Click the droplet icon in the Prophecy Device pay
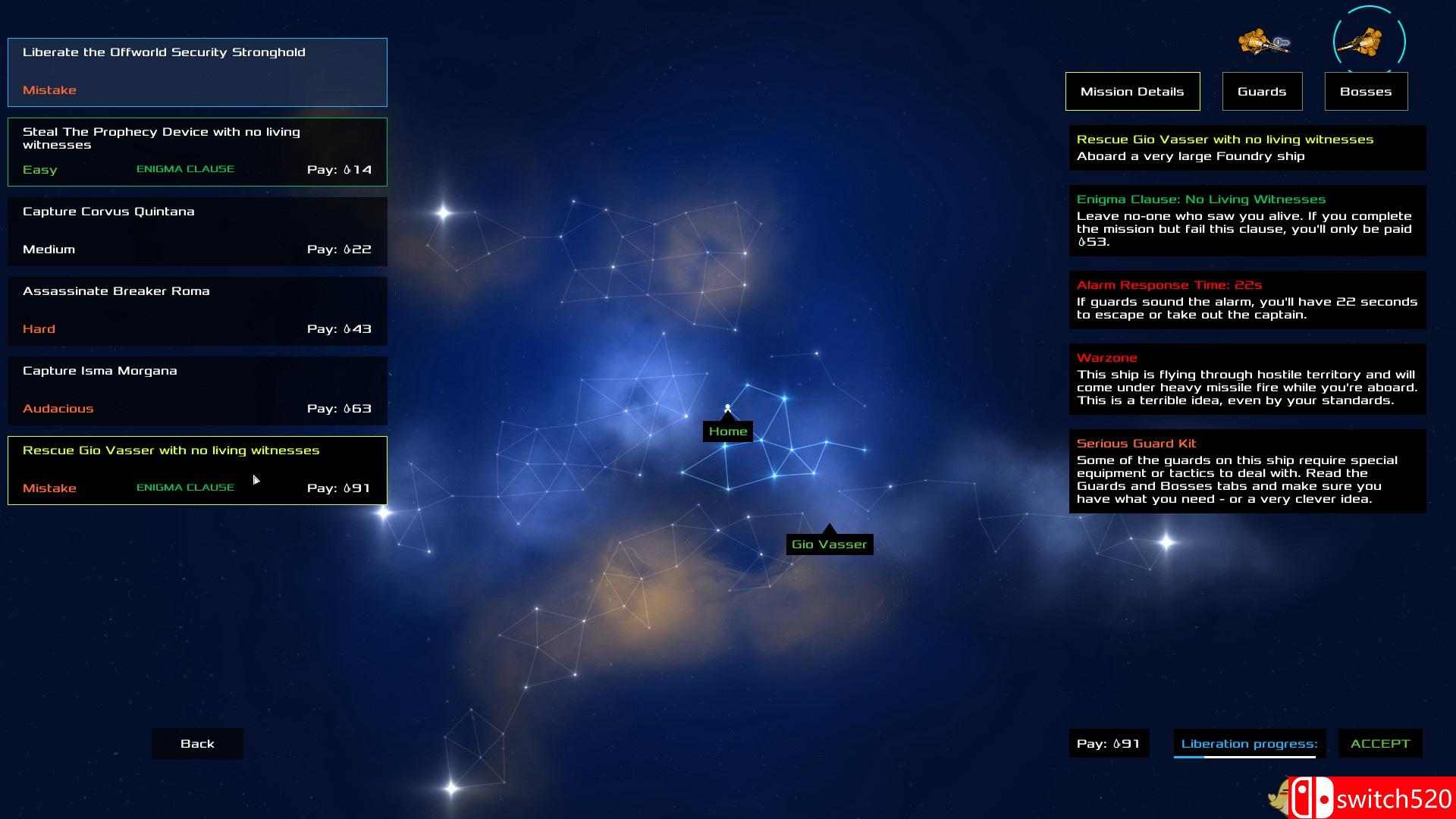The width and height of the screenshot is (1456, 819). click(x=347, y=169)
